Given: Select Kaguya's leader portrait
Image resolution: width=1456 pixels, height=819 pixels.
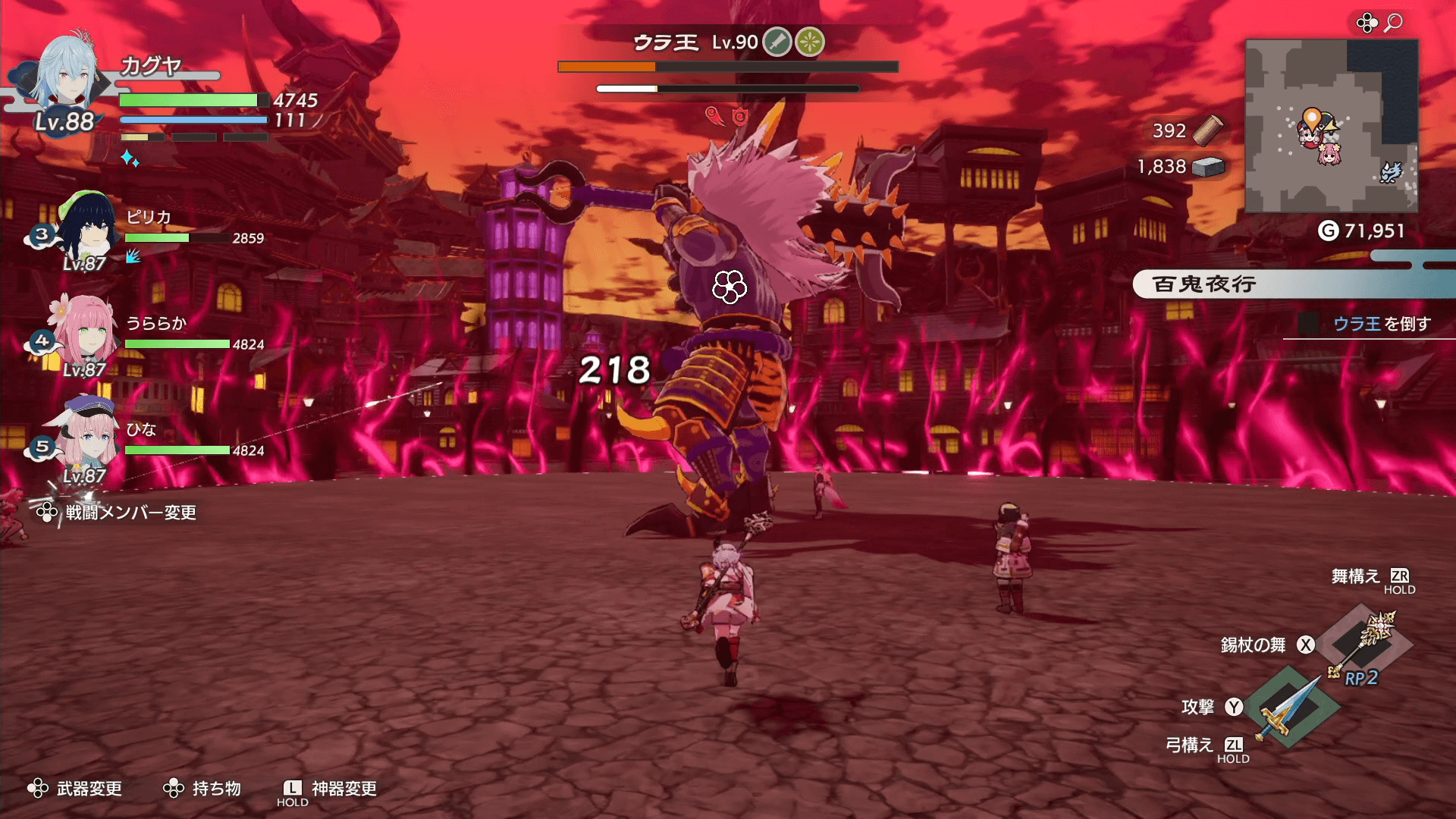Looking at the screenshot, I should 67,76.
